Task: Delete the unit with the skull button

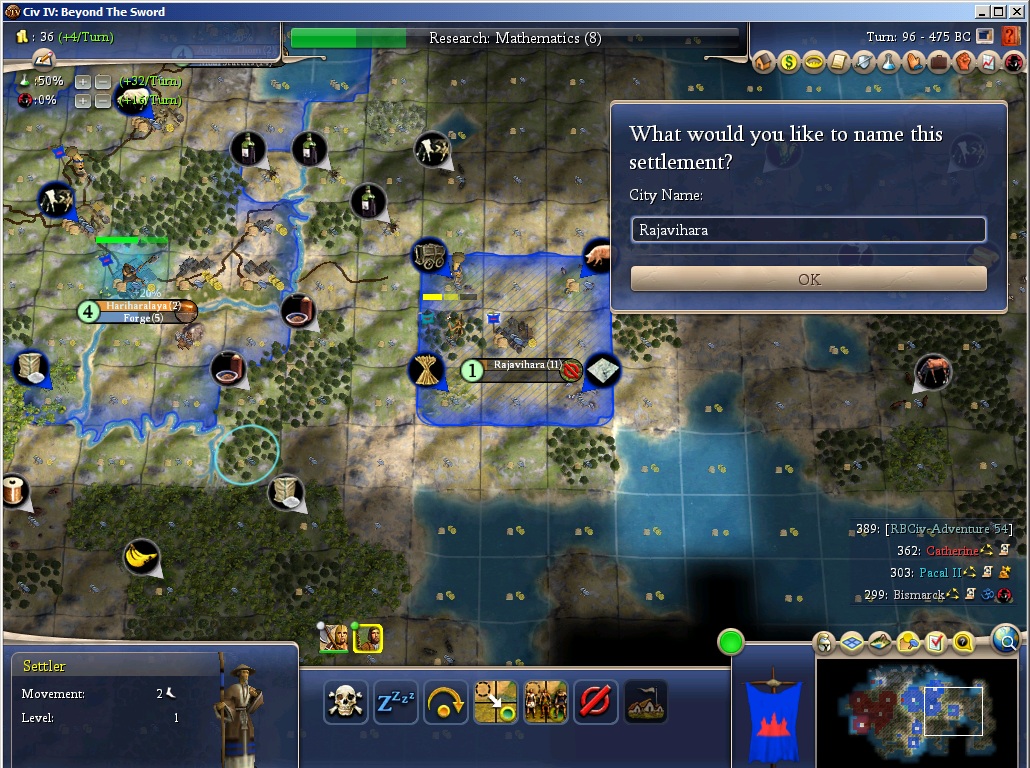Action: tap(344, 702)
